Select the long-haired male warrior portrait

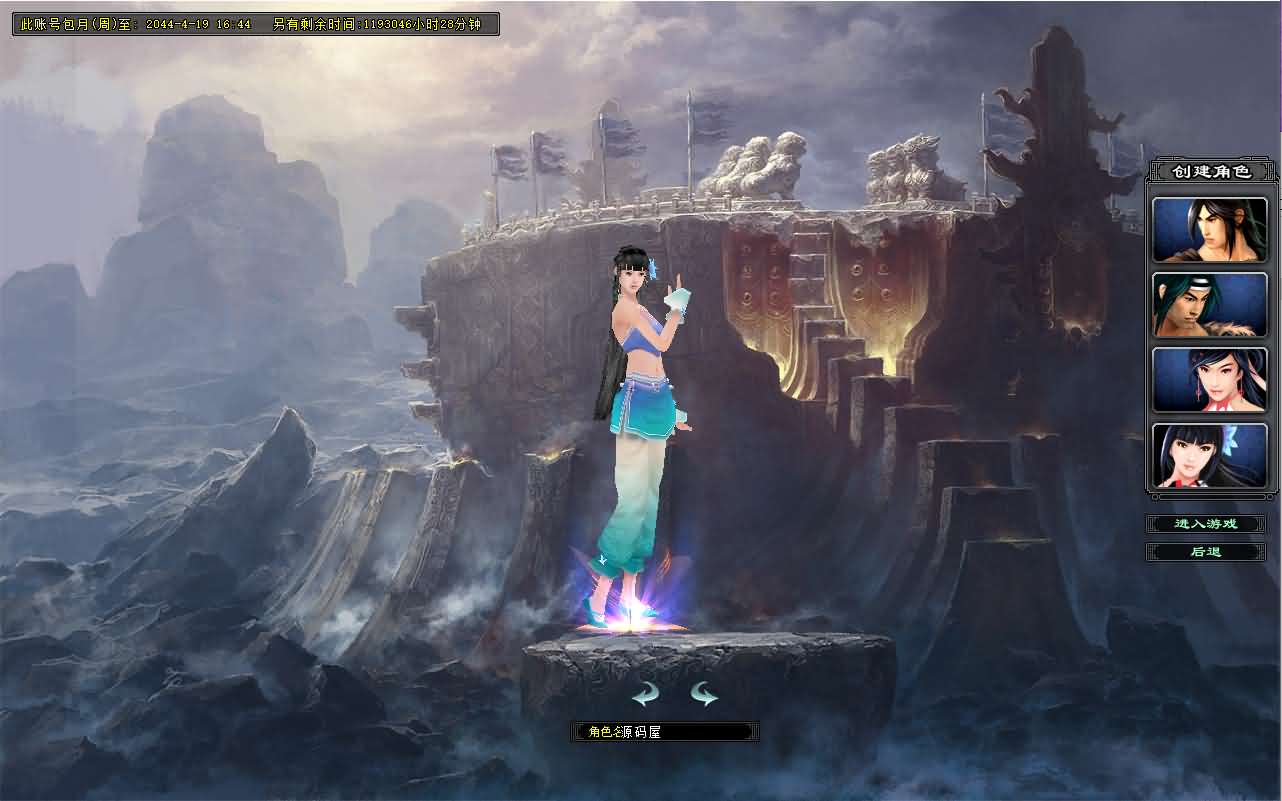[x=1208, y=229]
